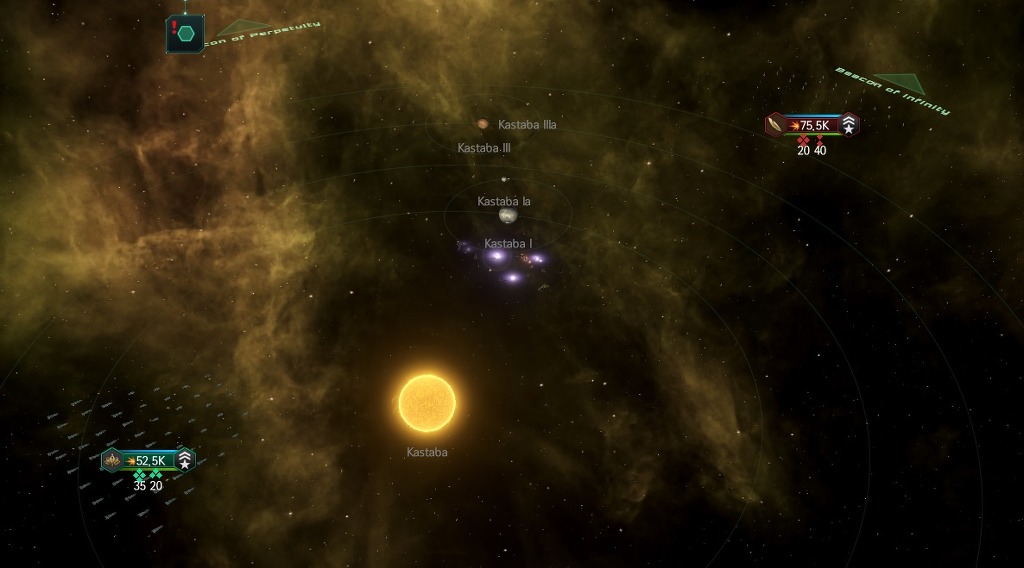Choose the Kastaba Ia moon label

504,202
